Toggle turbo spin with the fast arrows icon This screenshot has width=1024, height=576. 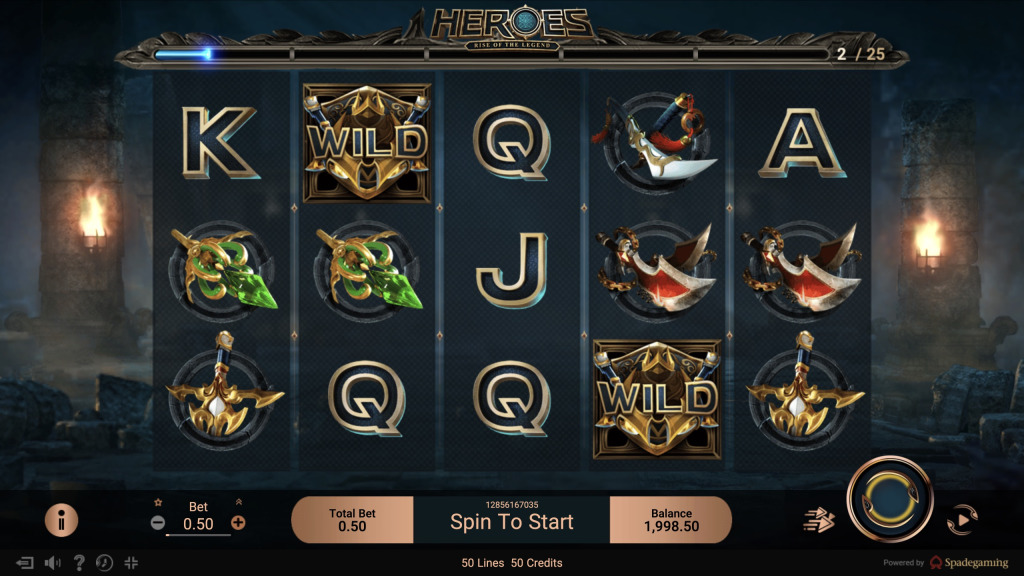(819, 519)
